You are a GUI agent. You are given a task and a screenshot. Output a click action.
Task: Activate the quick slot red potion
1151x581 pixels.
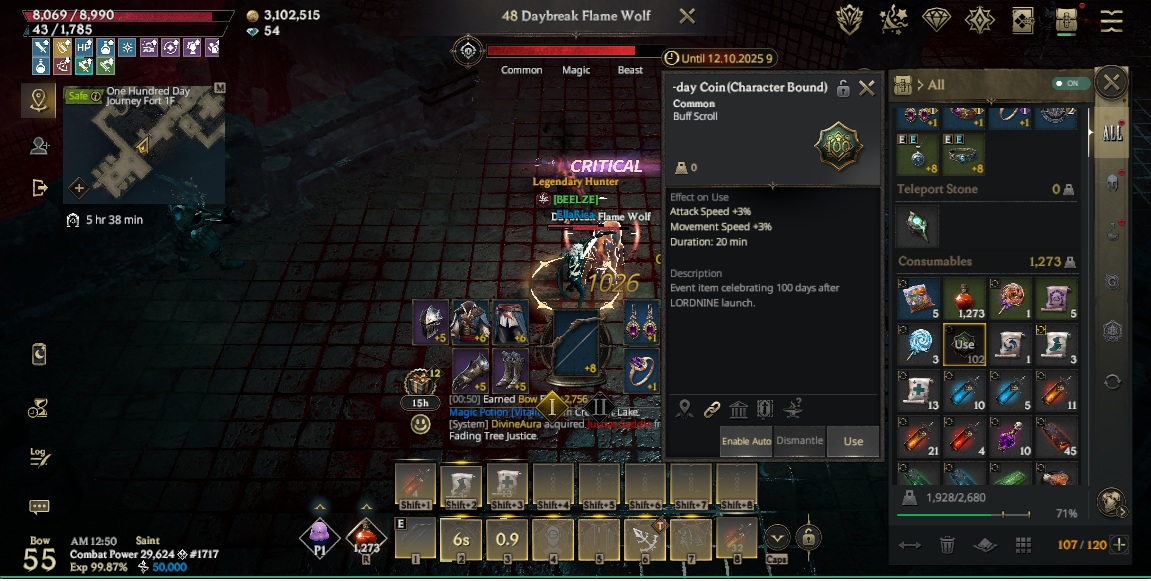pyautogui.click(x=367, y=536)
